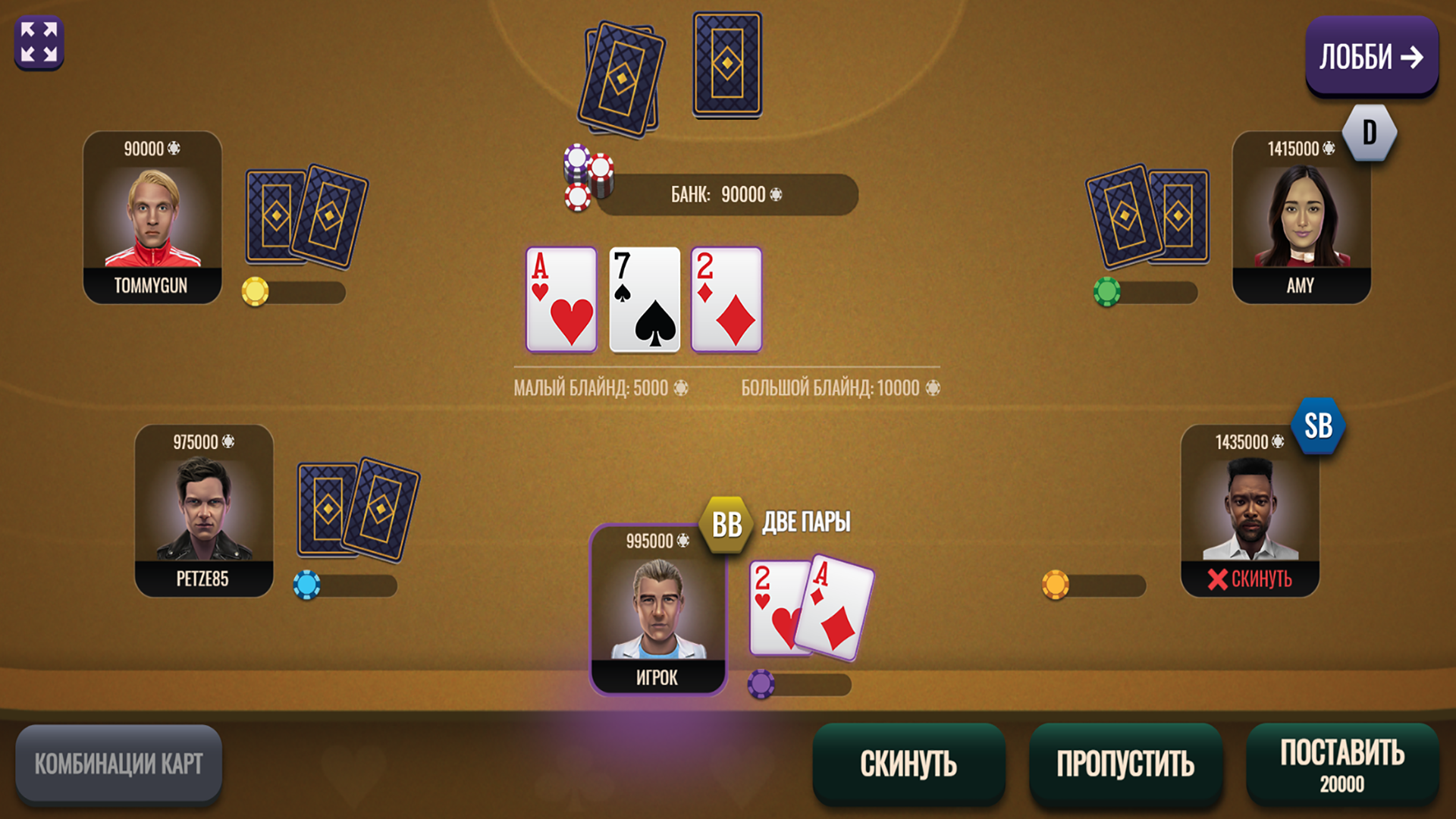Click the yellow chip under TOMMYGUN

tap(254, 292)
